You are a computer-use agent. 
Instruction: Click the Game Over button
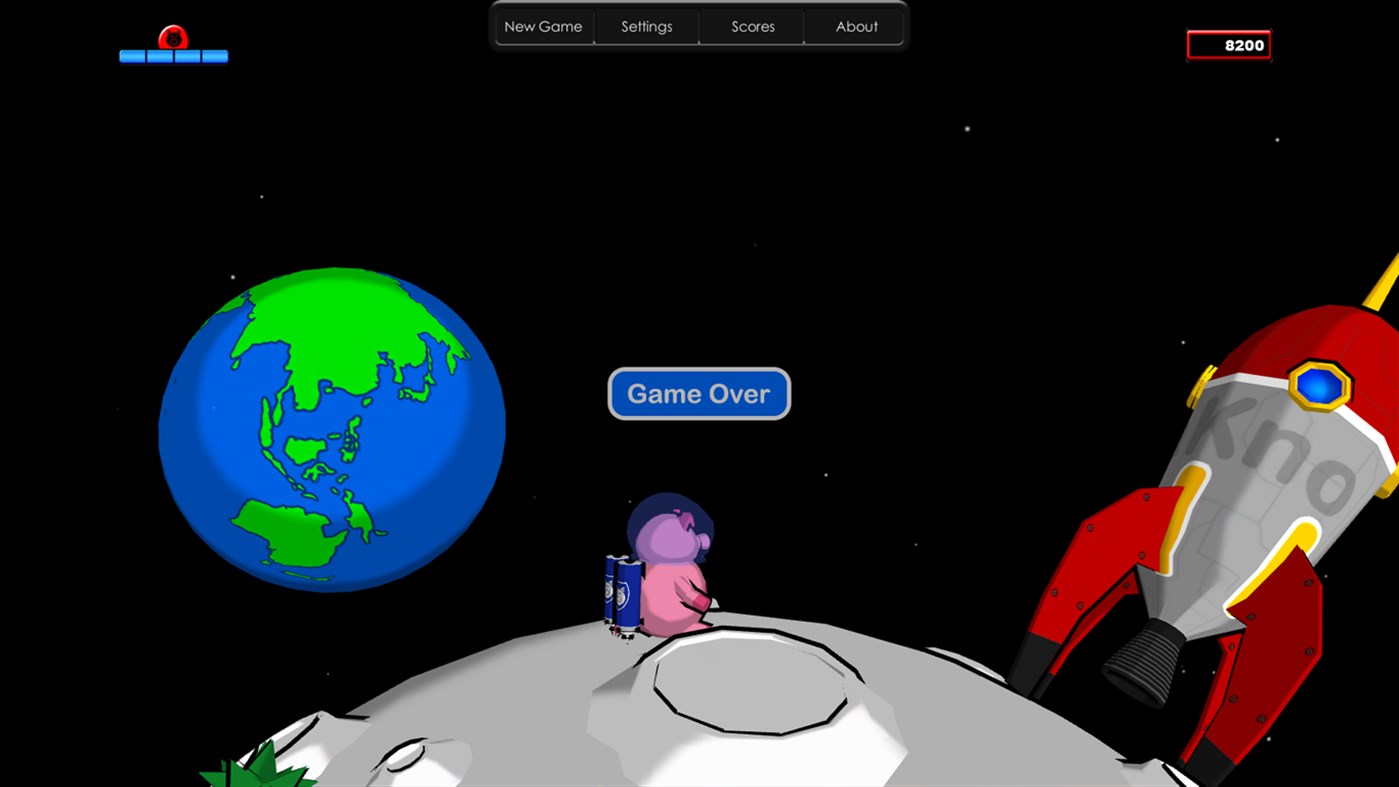(x=698, y=393)
